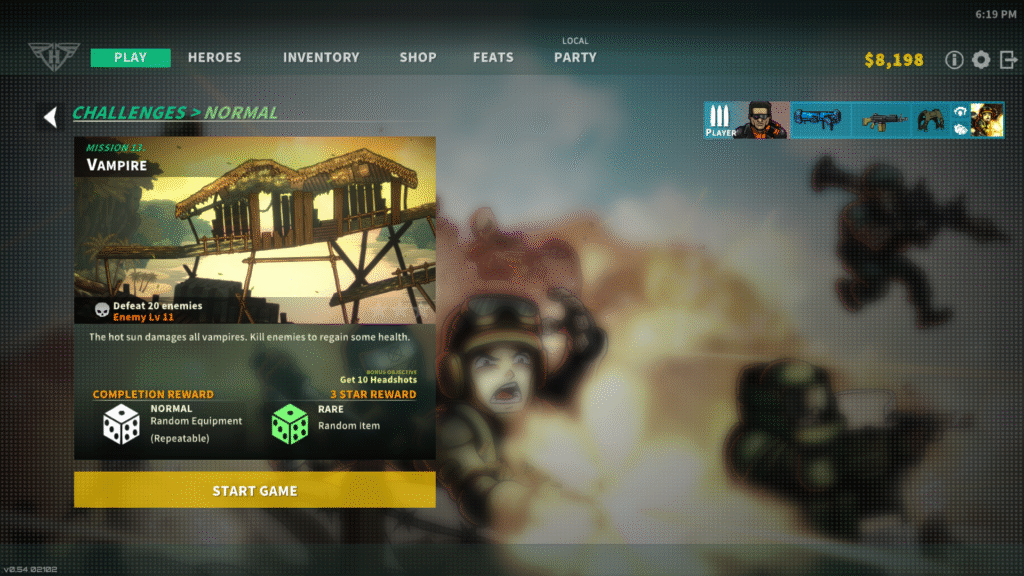Click the exit door icon
The image size is (1024, 576).
click(x=1007, y=60)
